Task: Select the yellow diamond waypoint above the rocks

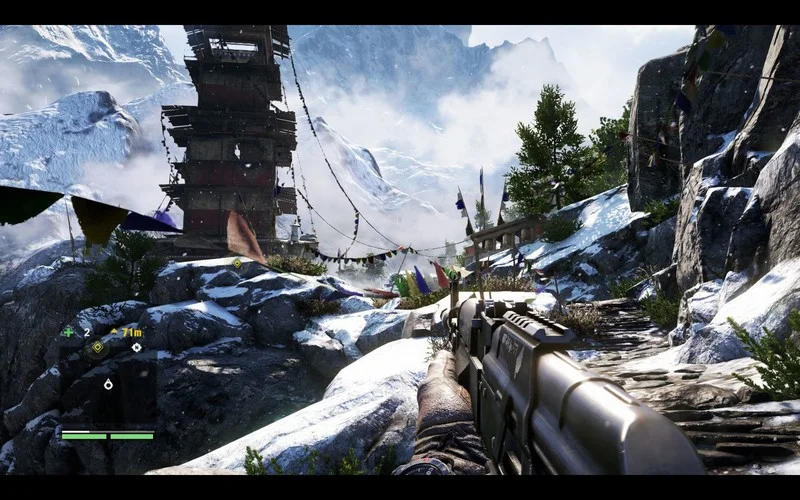Action: [237, 264]
